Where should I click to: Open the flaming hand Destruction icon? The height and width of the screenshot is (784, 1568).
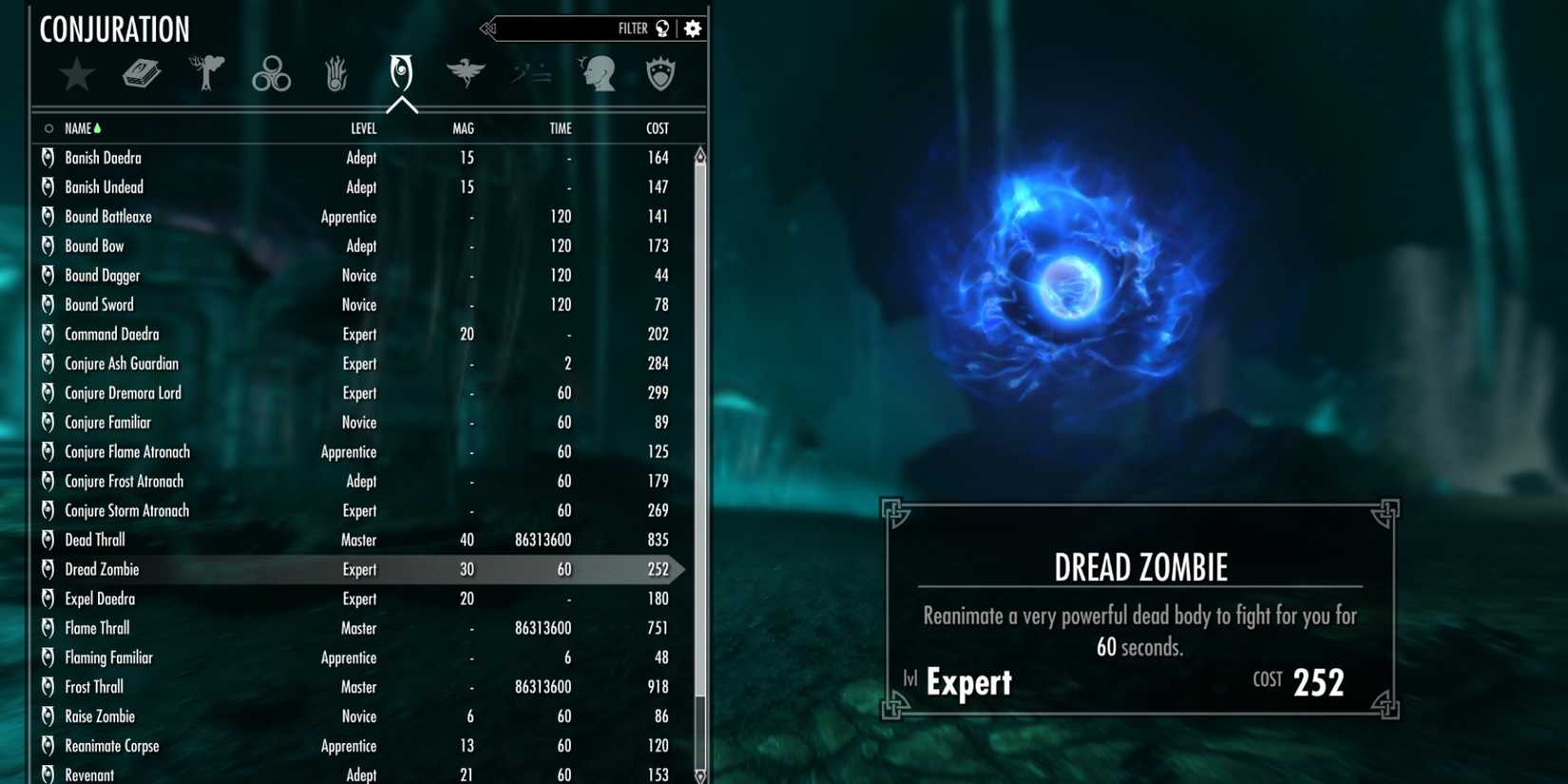335,74
